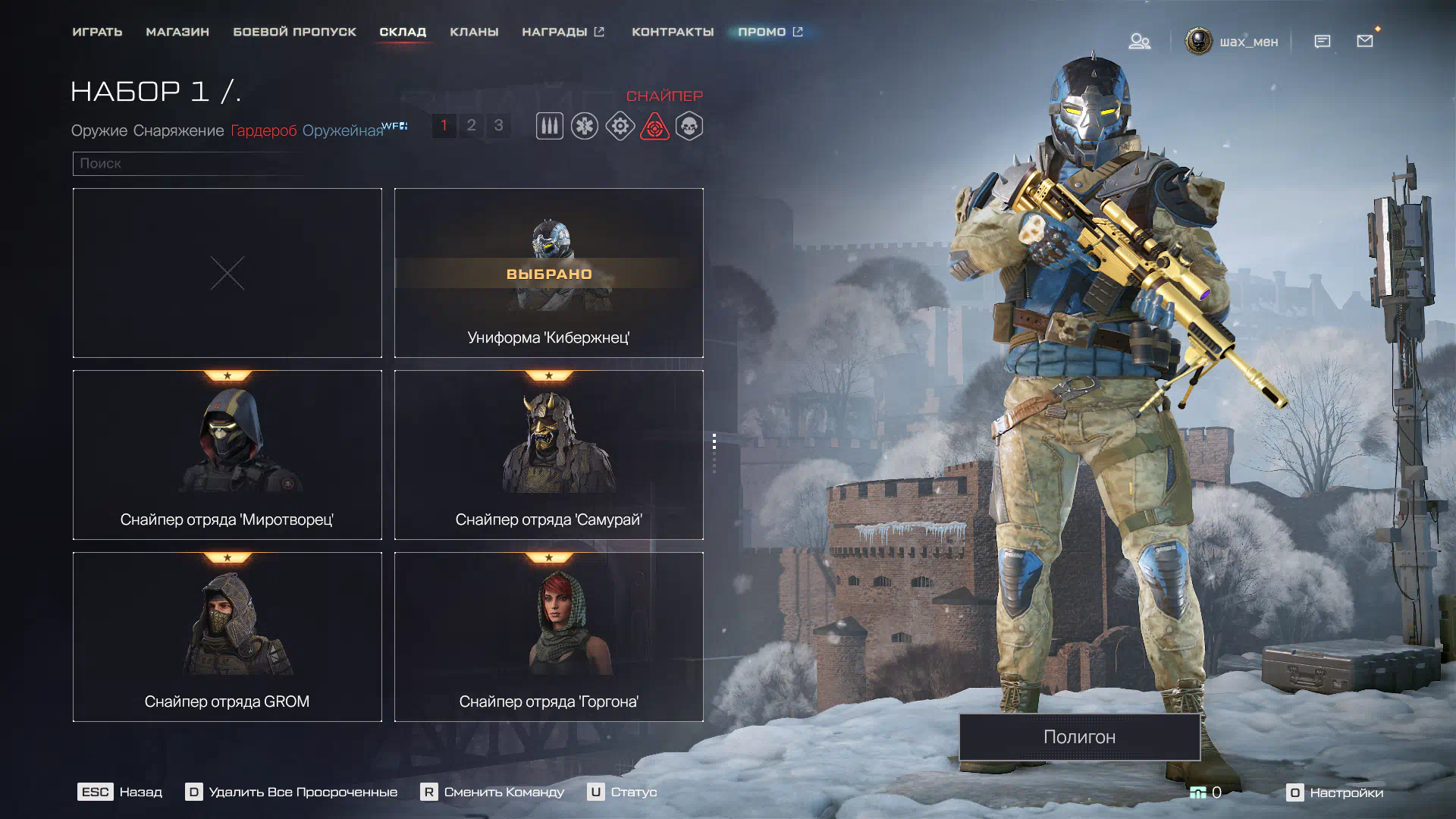
Task: Open the Боевой пропуск section
Action: coord(294,32)
